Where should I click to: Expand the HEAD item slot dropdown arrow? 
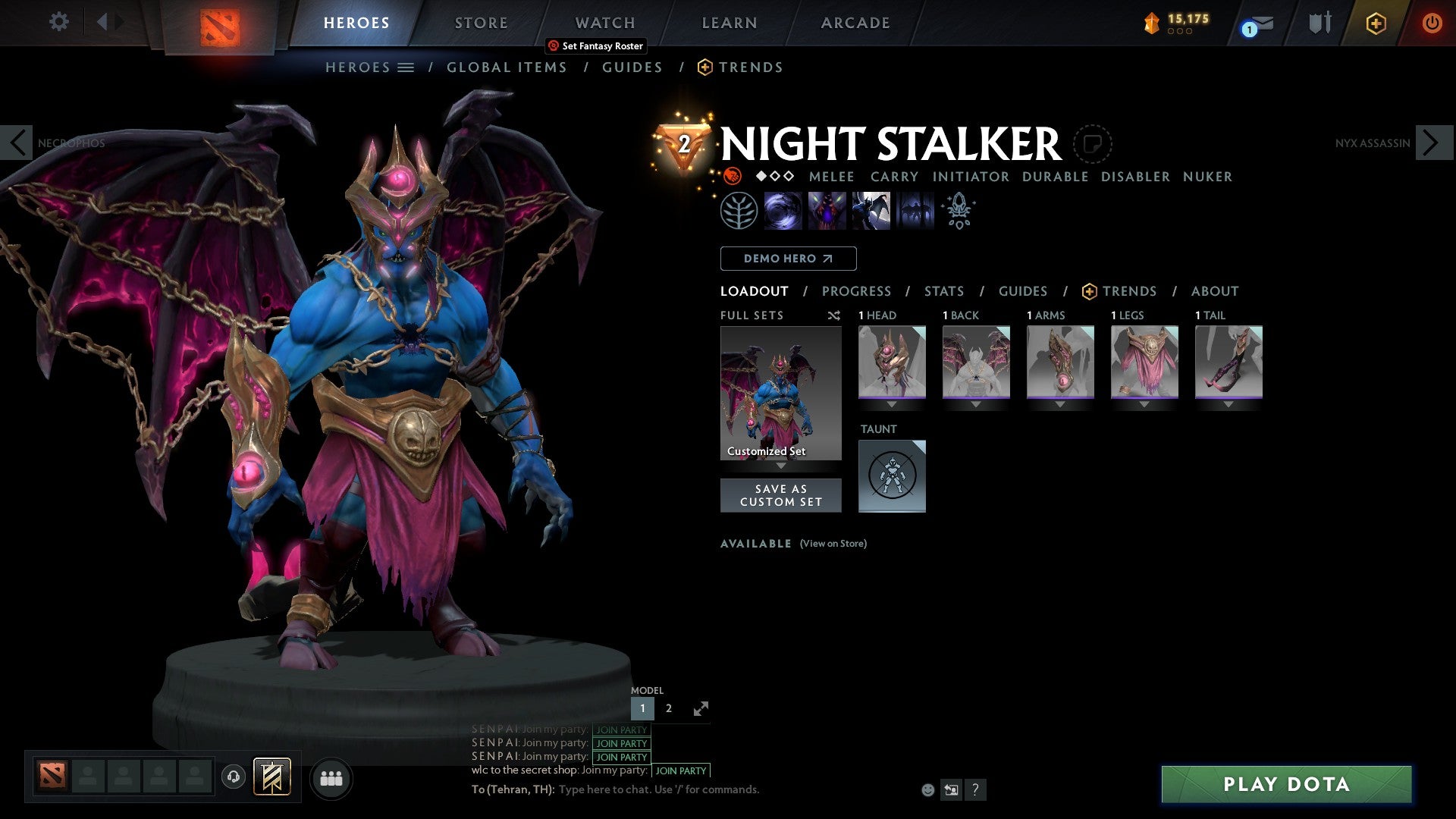click(x=892, y=404)
